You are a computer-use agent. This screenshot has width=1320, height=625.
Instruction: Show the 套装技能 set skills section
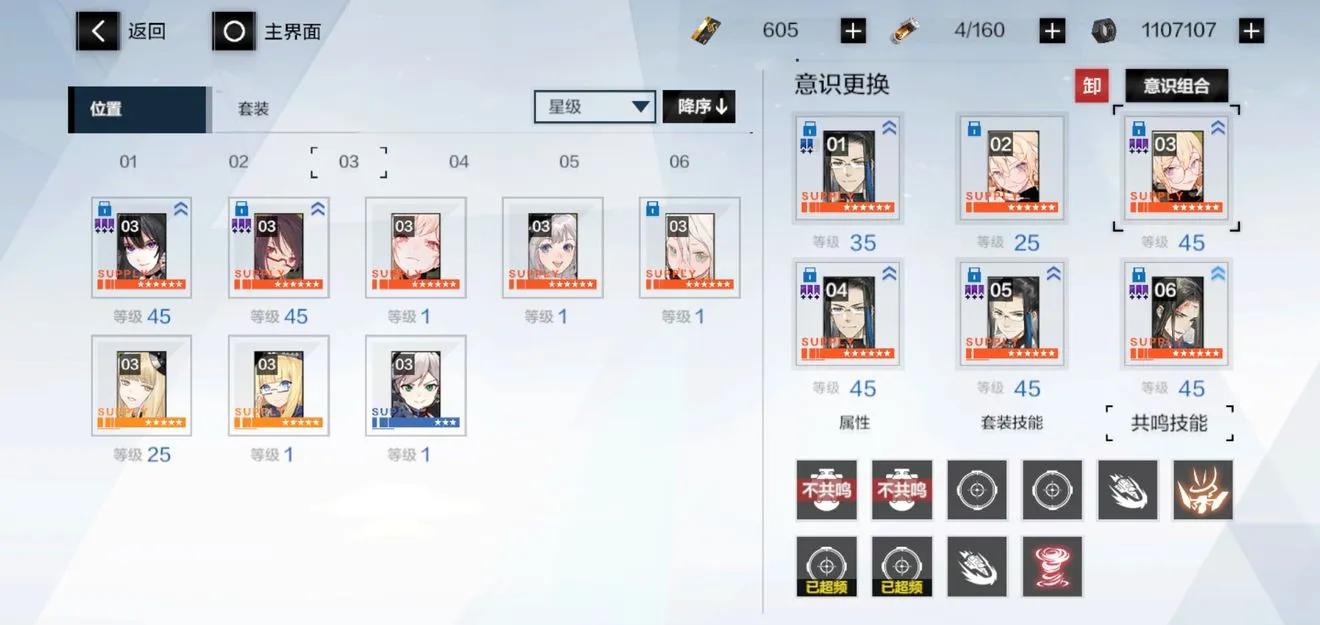tap(1012, 423)
